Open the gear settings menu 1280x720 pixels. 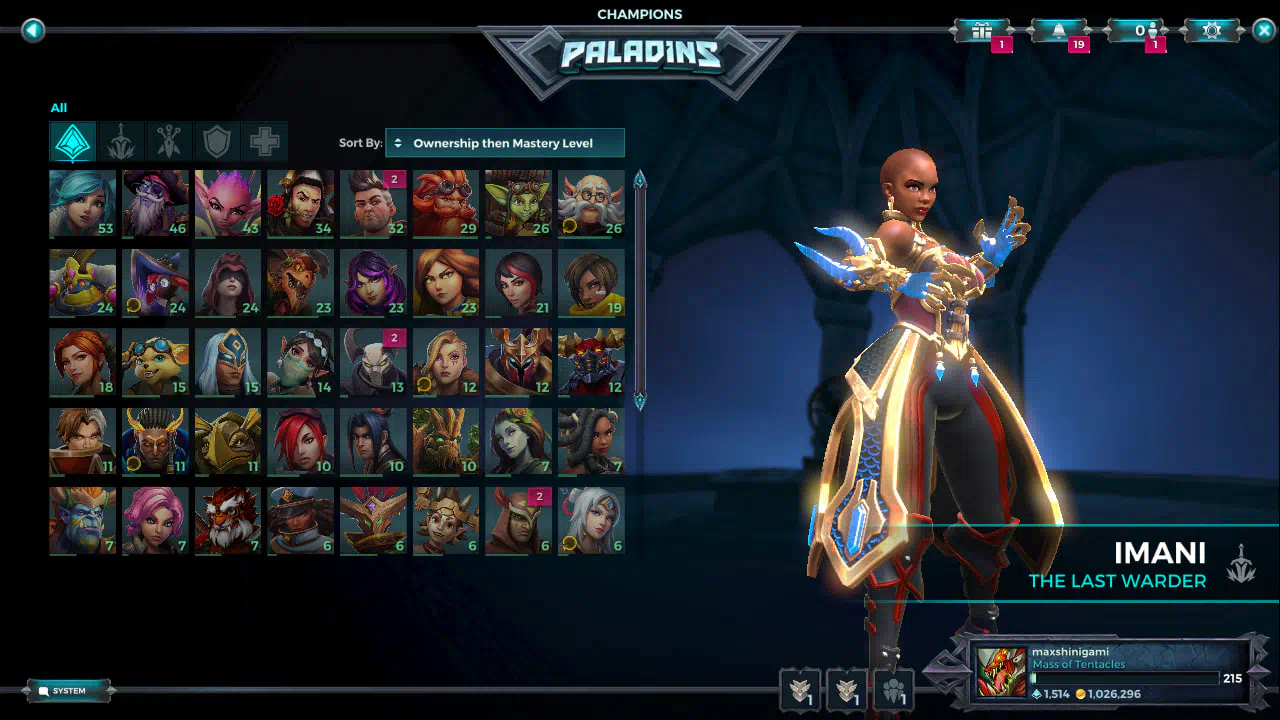tap(1212, 31)
